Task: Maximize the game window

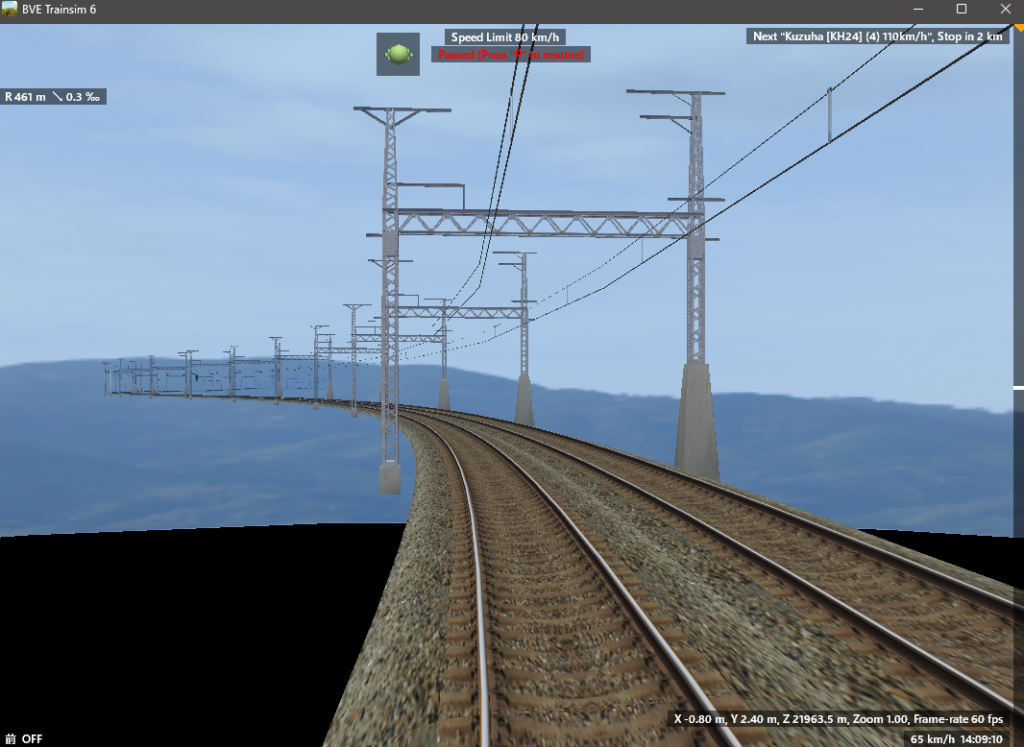Action: point(961,9)
